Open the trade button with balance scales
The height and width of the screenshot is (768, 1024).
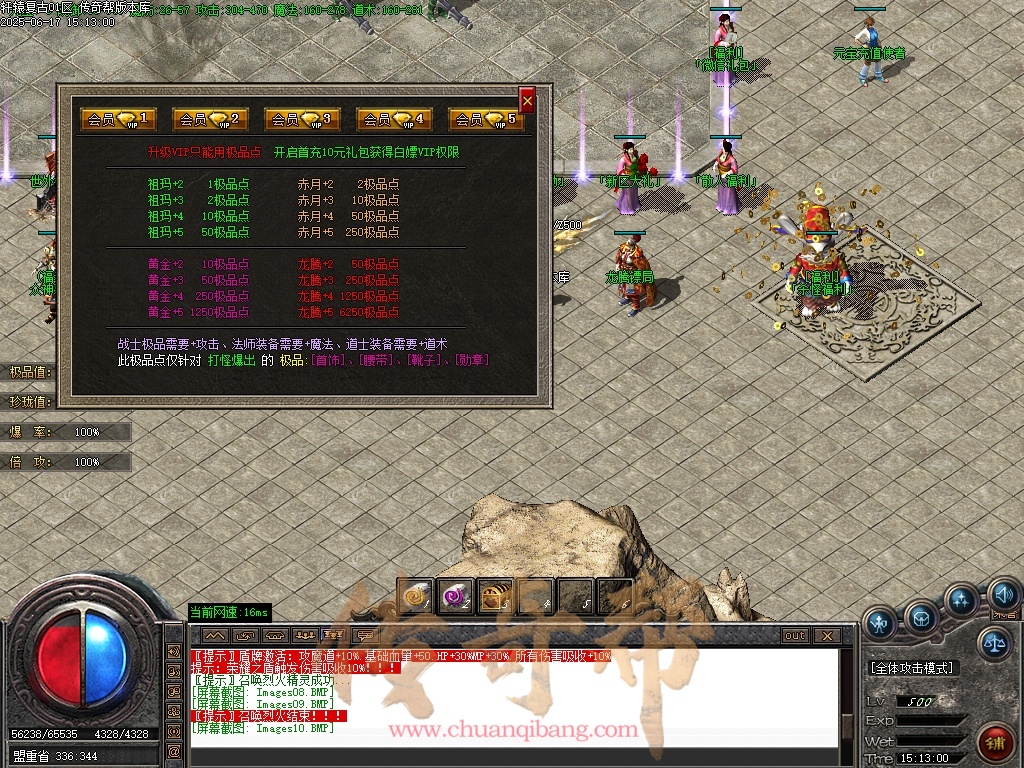[x=994, y=643]
